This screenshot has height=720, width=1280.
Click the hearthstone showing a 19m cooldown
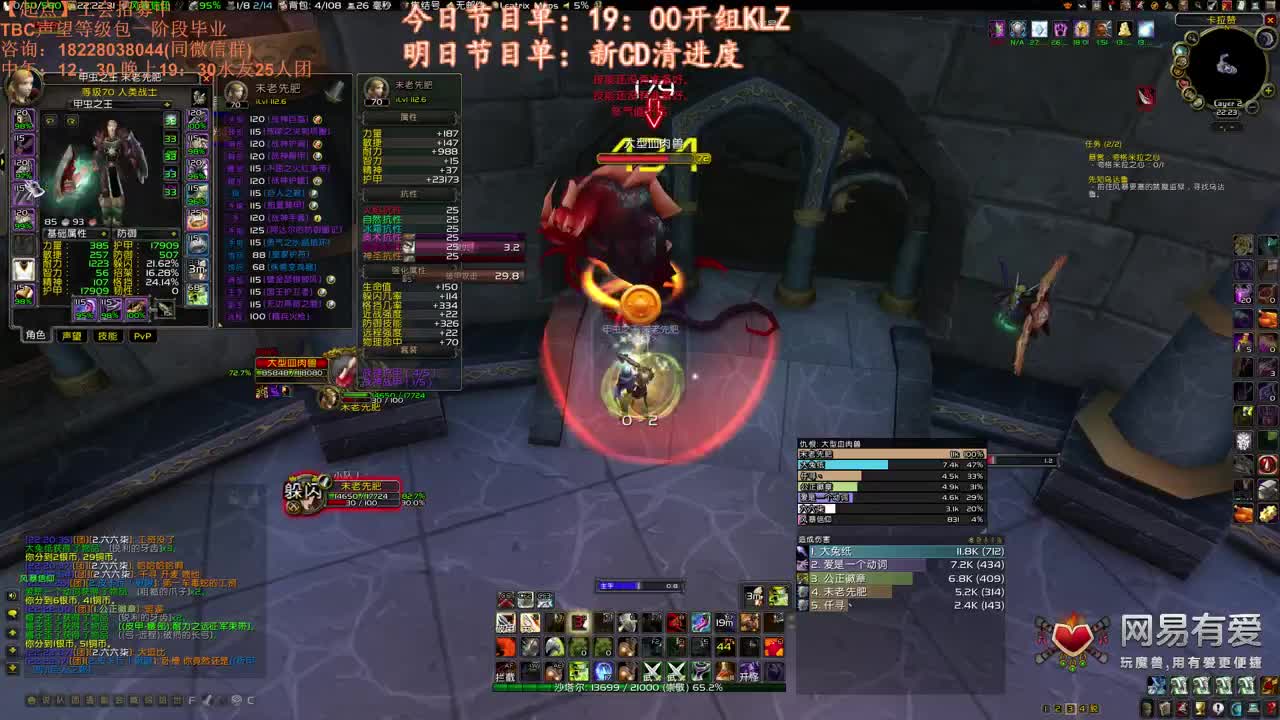tap(724, 622)
